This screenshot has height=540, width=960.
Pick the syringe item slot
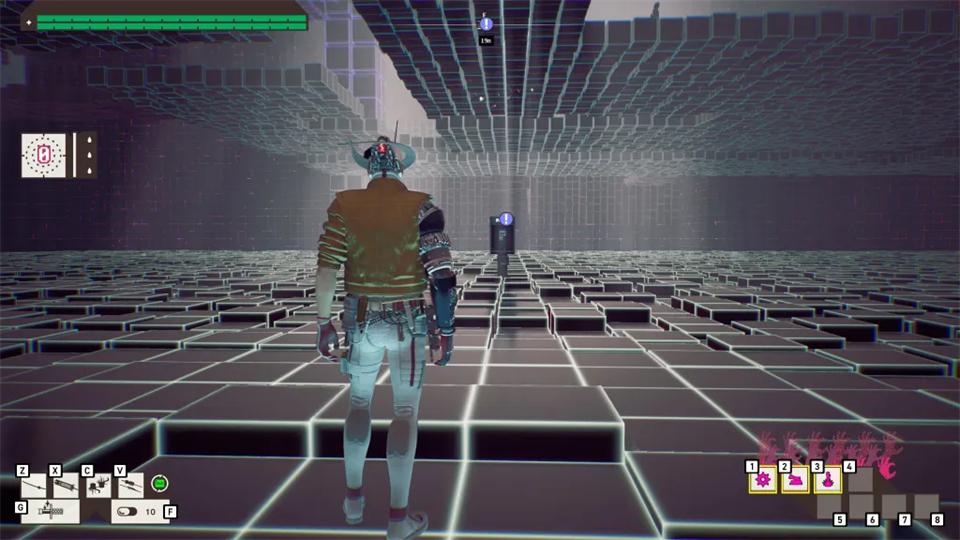pyautogui.click(x=66, y=487)
